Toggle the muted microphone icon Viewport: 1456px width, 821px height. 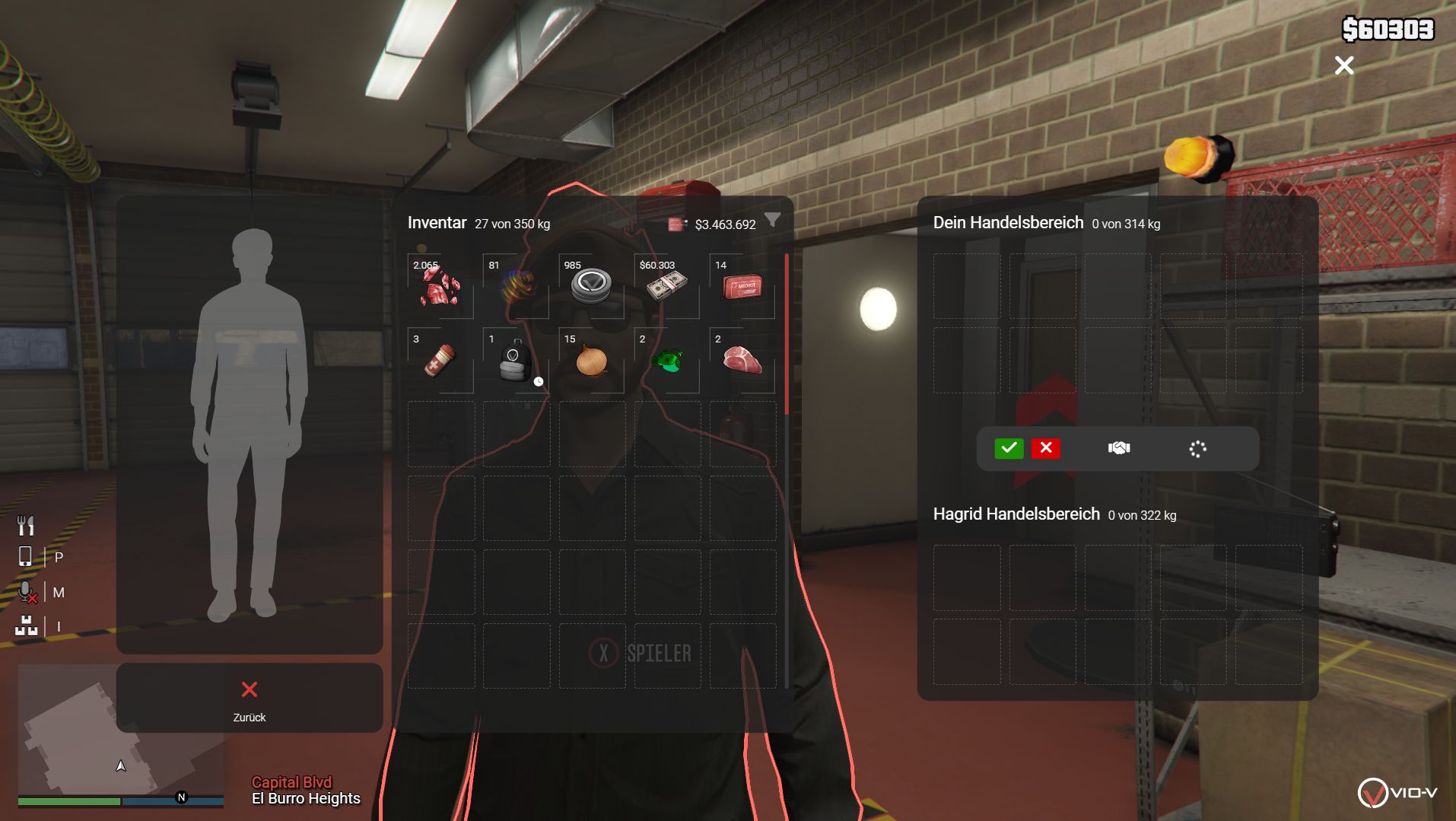point(27,592)
